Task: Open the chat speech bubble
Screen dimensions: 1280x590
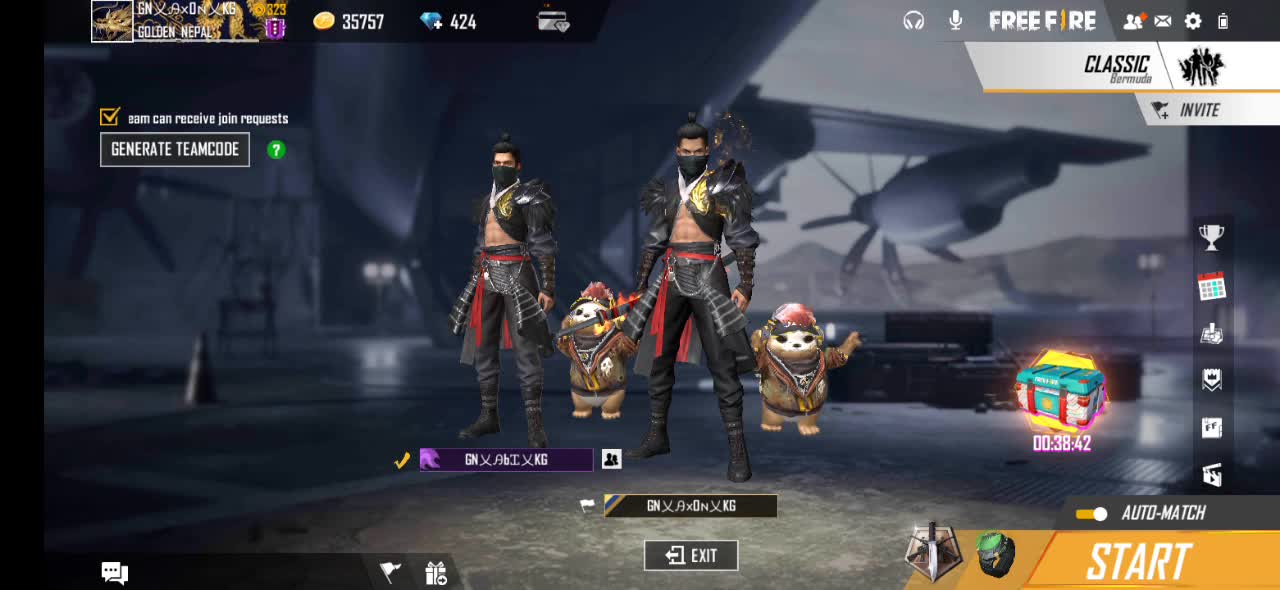Action: click(x=115, y=573)
